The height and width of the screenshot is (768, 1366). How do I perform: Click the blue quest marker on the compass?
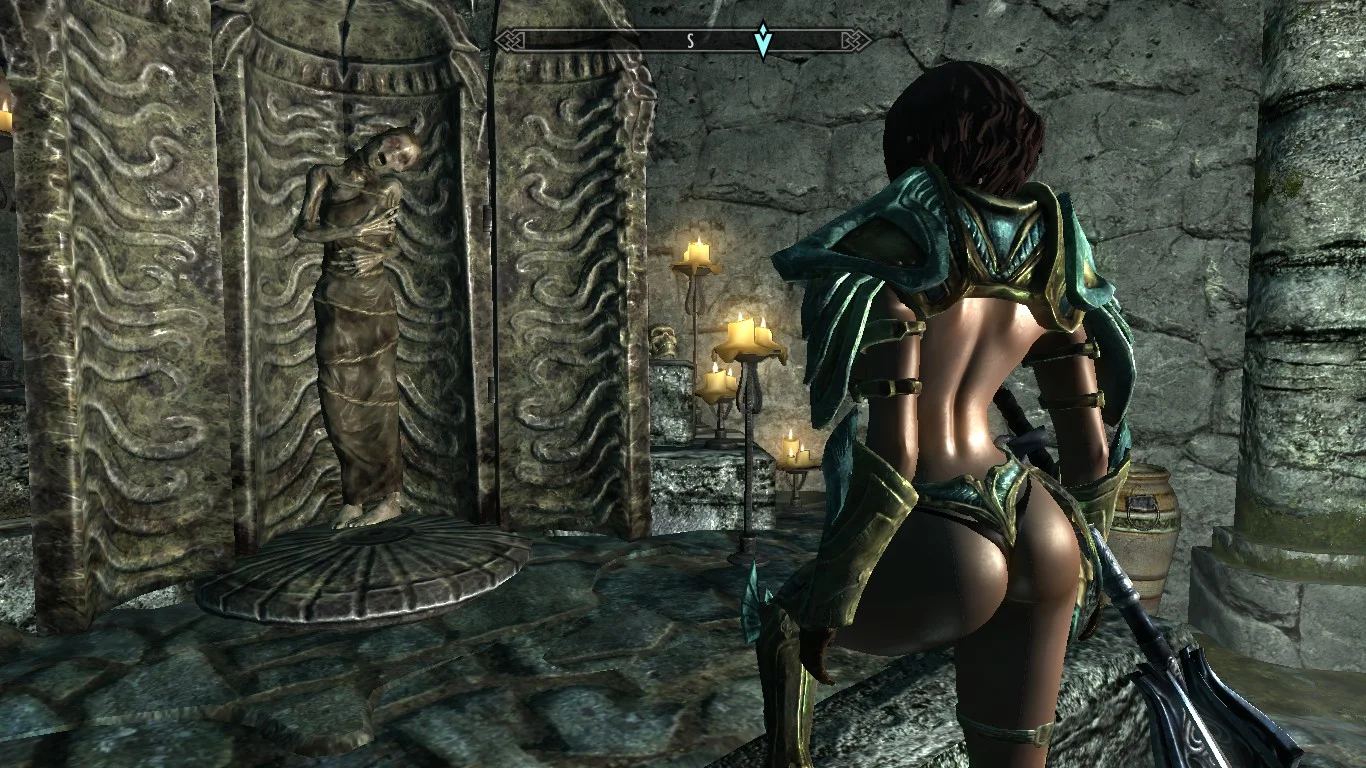click(763, 41)
